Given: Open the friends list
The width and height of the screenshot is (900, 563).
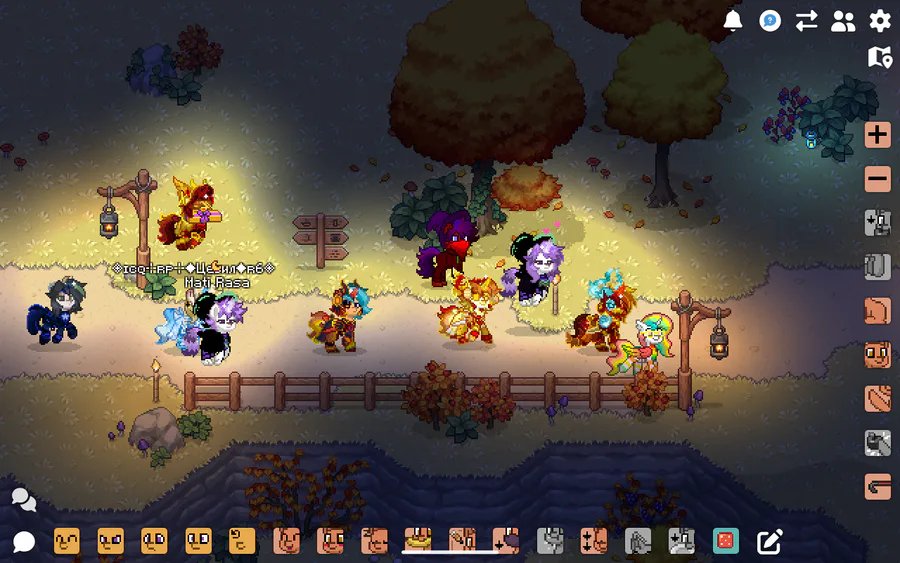Looking at the screenshot, I should pyautogui.click(x=843, y=21).
